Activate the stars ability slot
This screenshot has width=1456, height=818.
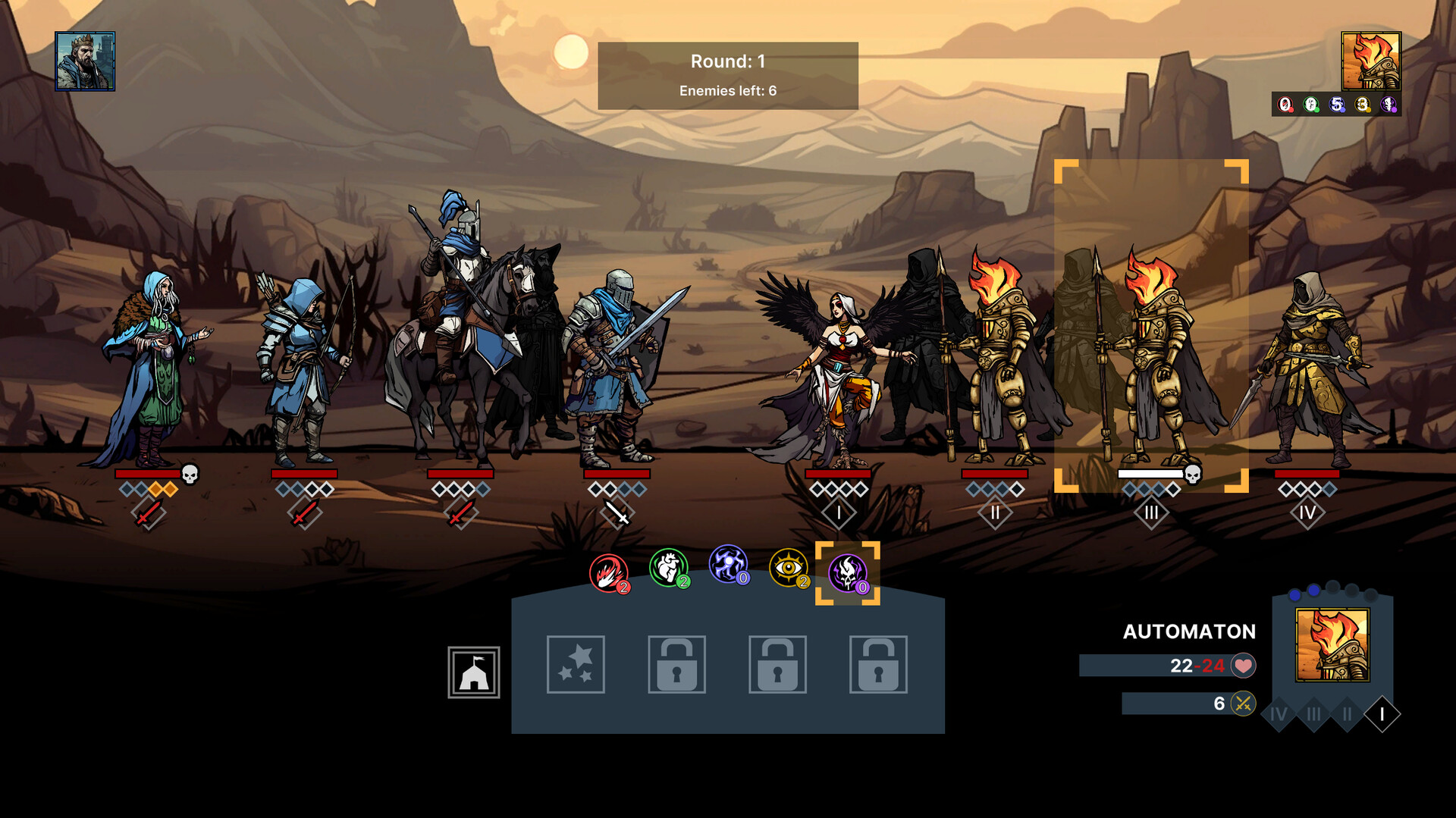click(x=576, y=665)
